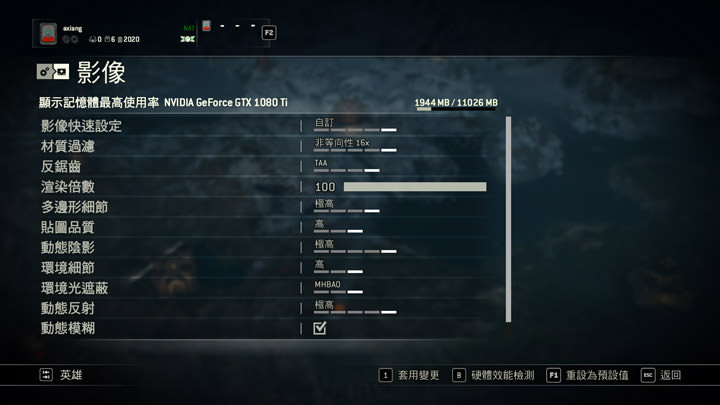The image size is (720, 405).
Task: Toggle the 動態模糊 checkbox
Action: pyautogui.click(x=320, y=328)
